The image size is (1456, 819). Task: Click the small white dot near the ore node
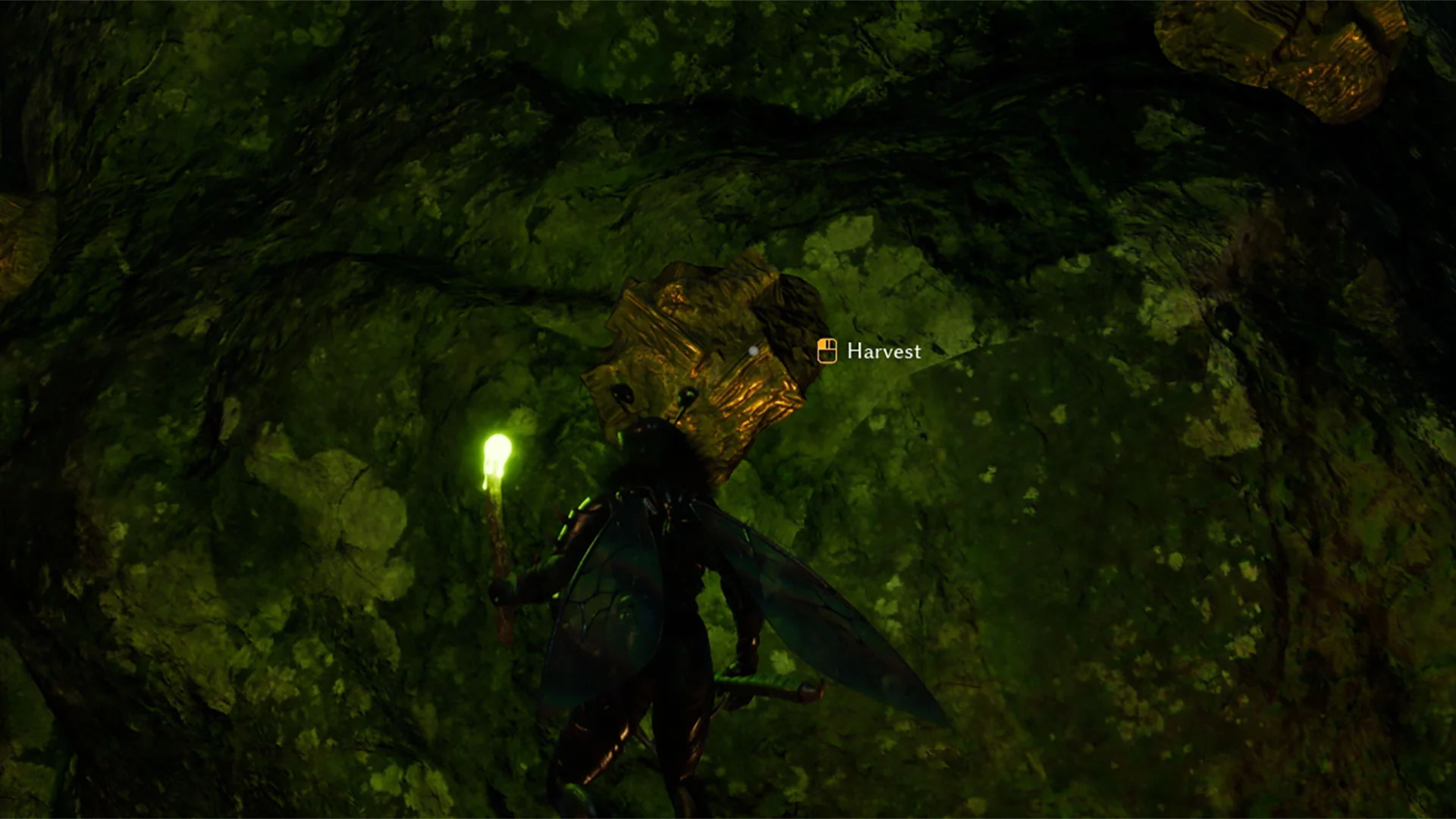click(753, 351)
